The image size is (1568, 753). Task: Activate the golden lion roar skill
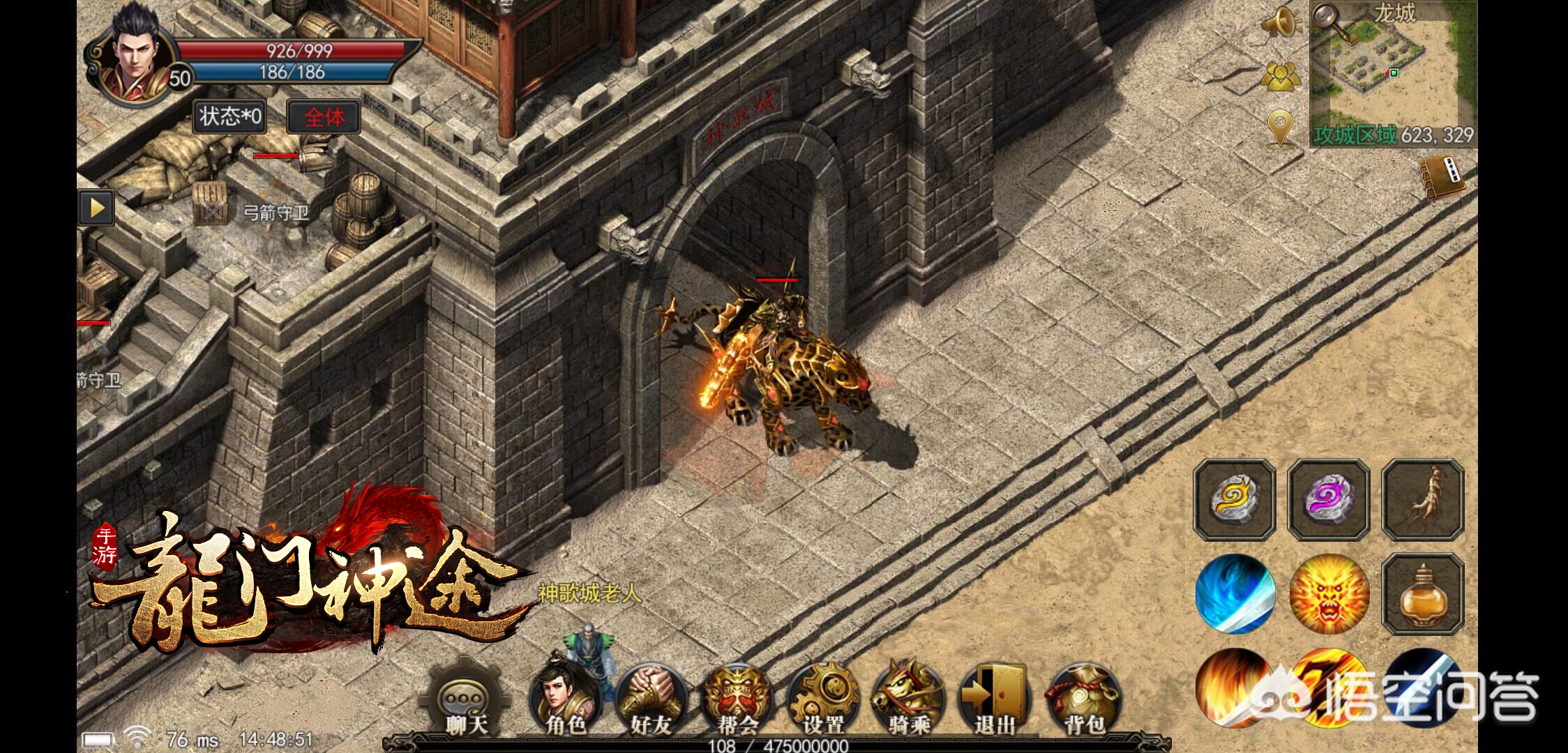1329,594
